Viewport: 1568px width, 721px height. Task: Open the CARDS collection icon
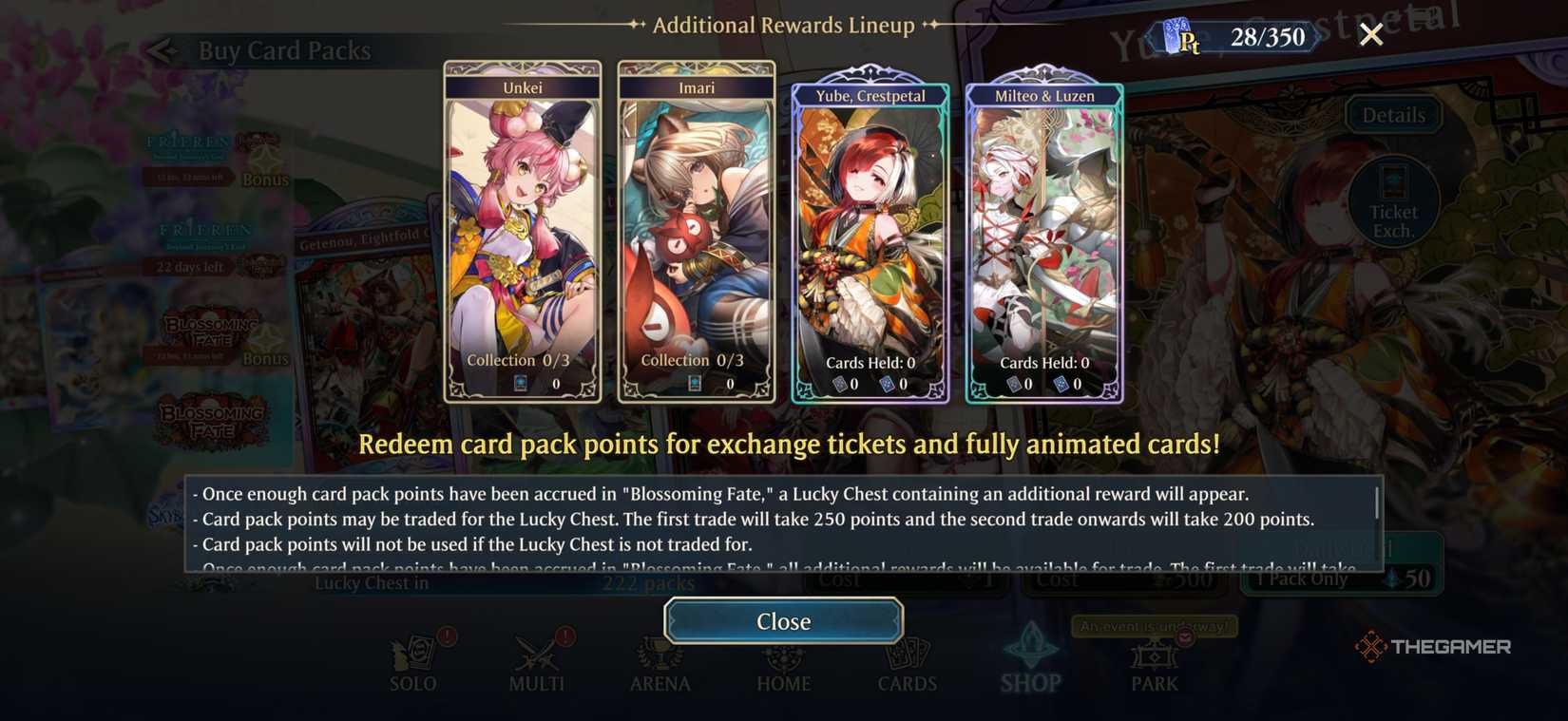click(x=907, y=655)
